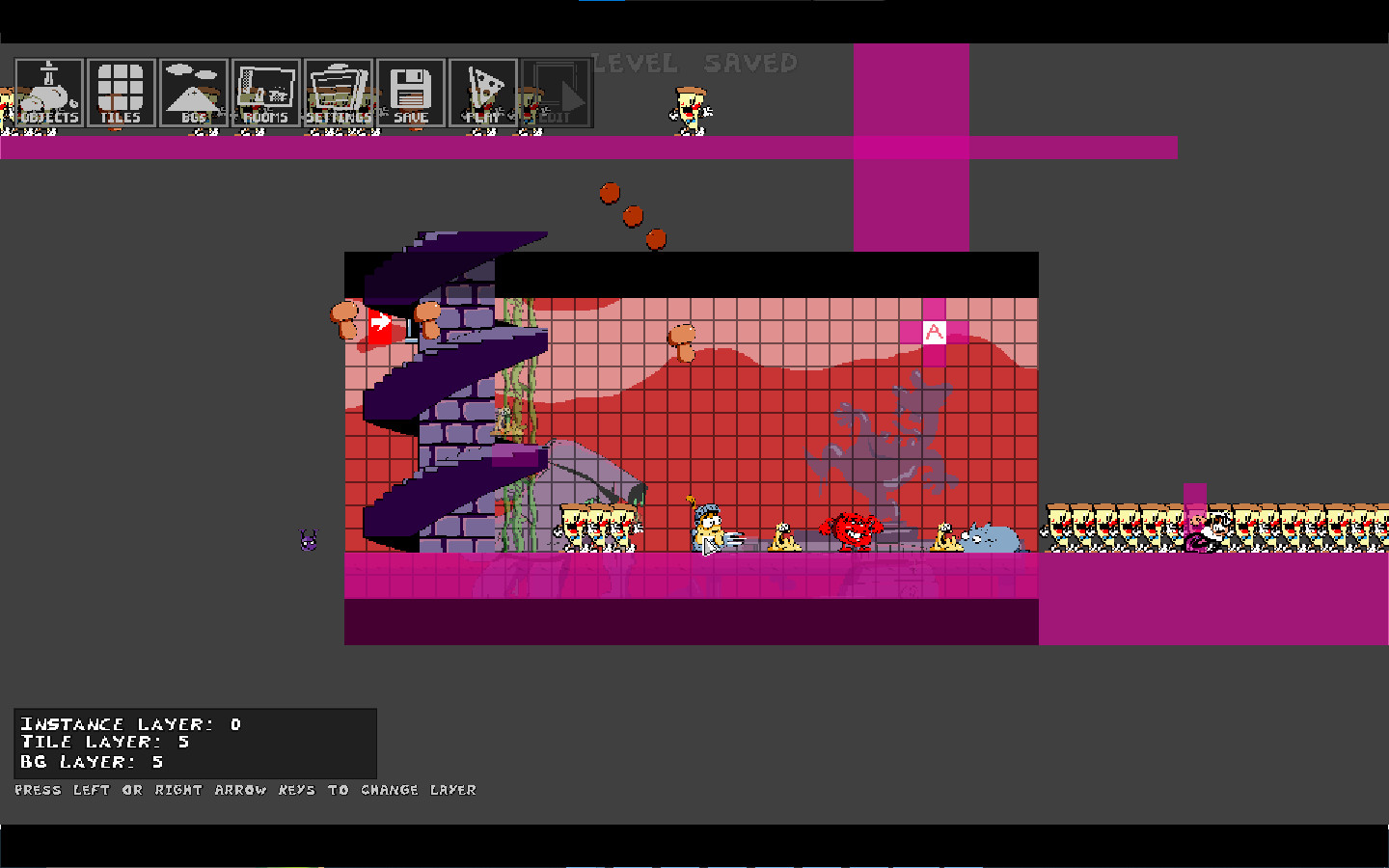Open the Tiles panel

[120, 93]
